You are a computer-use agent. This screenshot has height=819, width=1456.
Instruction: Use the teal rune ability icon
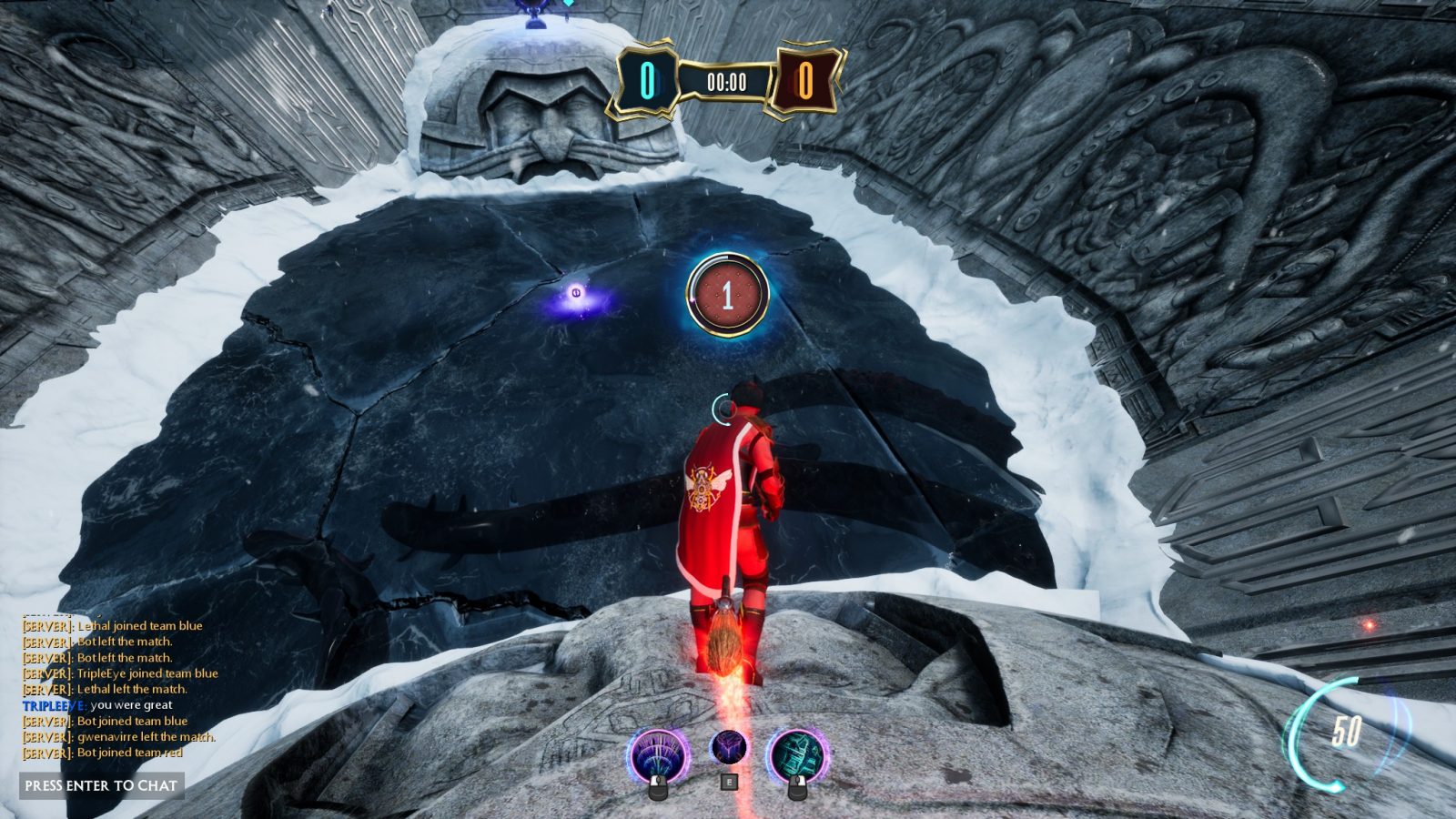(797, 756)
